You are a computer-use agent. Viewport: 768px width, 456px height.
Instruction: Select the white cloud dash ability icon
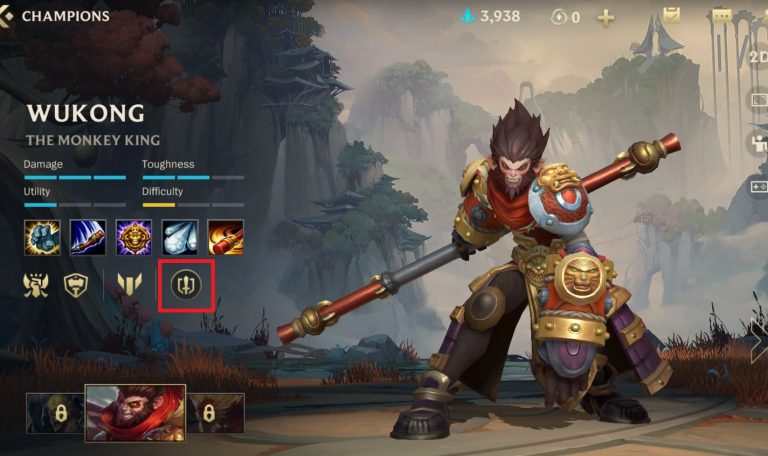(x=180, y=237)
